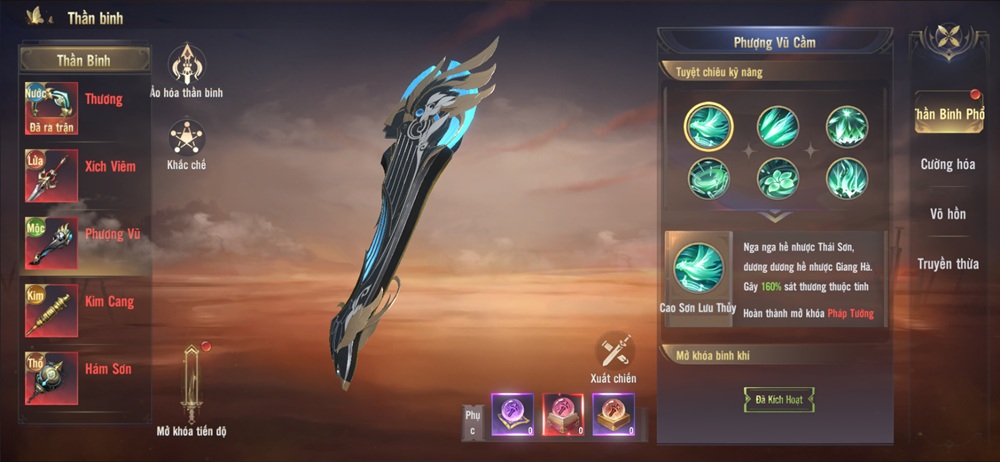Select the highlighted gold-ringed skill icon
Image resolution: width=1000 pixels, height=462 pixels.
[709, 127]
